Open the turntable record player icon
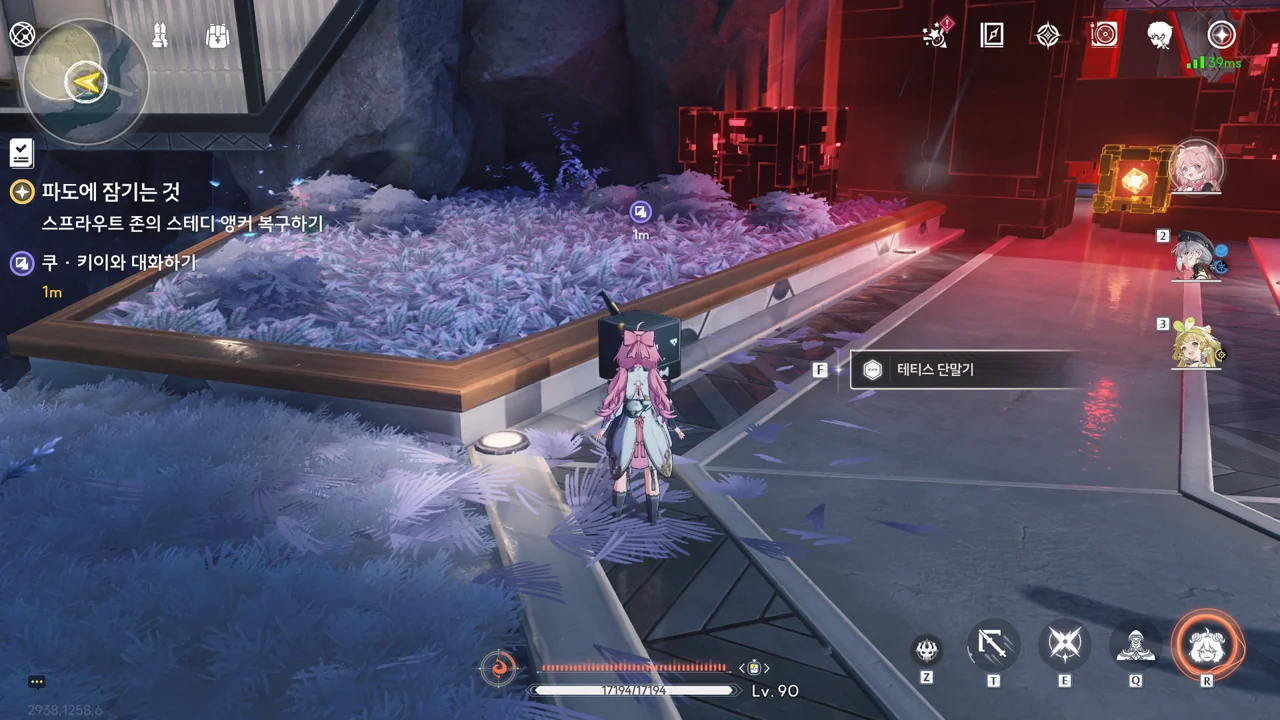The width and height of the screenshot is (1280, 720). pyautogui.click(x=1104, y=36)
